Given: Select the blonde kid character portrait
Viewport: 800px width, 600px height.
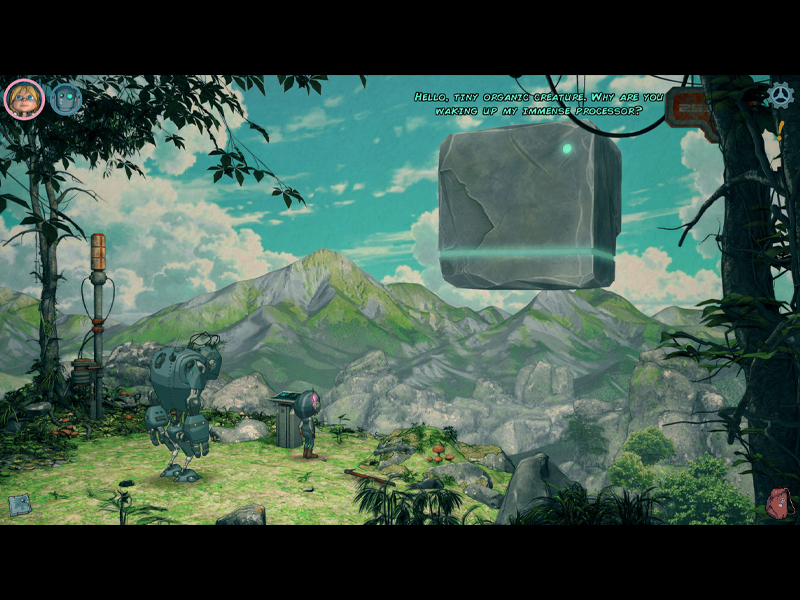Looking at the screenshot, I should coord(23,98).
